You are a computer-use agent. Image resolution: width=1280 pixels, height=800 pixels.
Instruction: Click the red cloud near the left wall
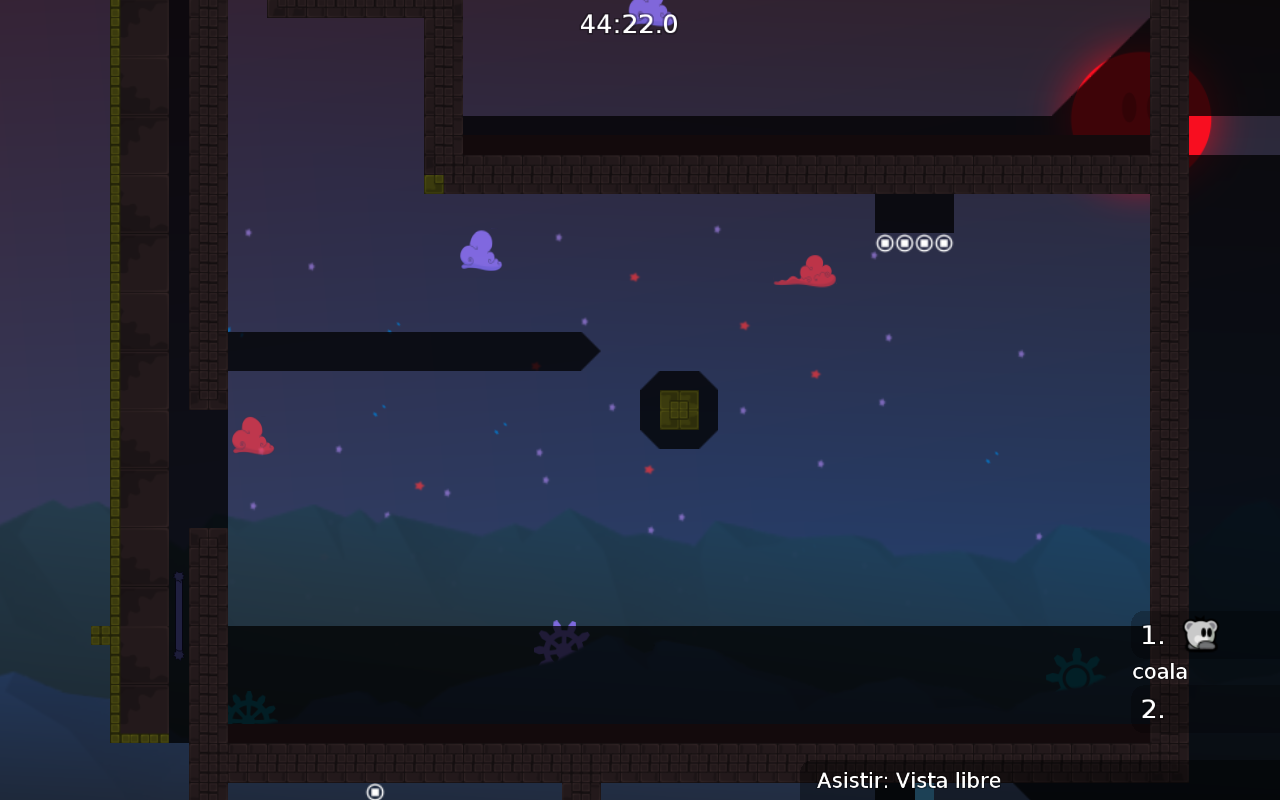(252, 436)
